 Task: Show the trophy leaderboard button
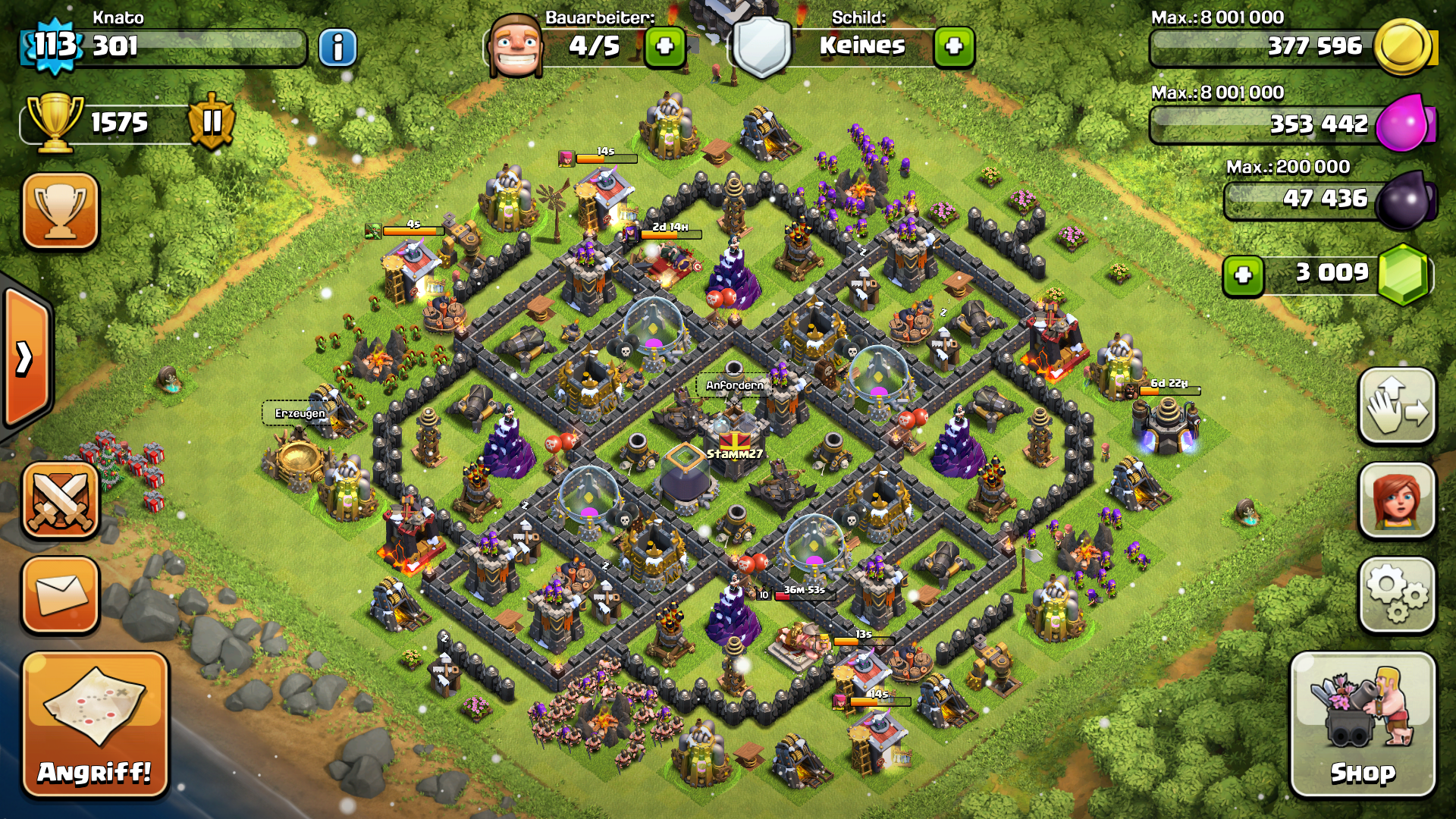coord(61,211)
